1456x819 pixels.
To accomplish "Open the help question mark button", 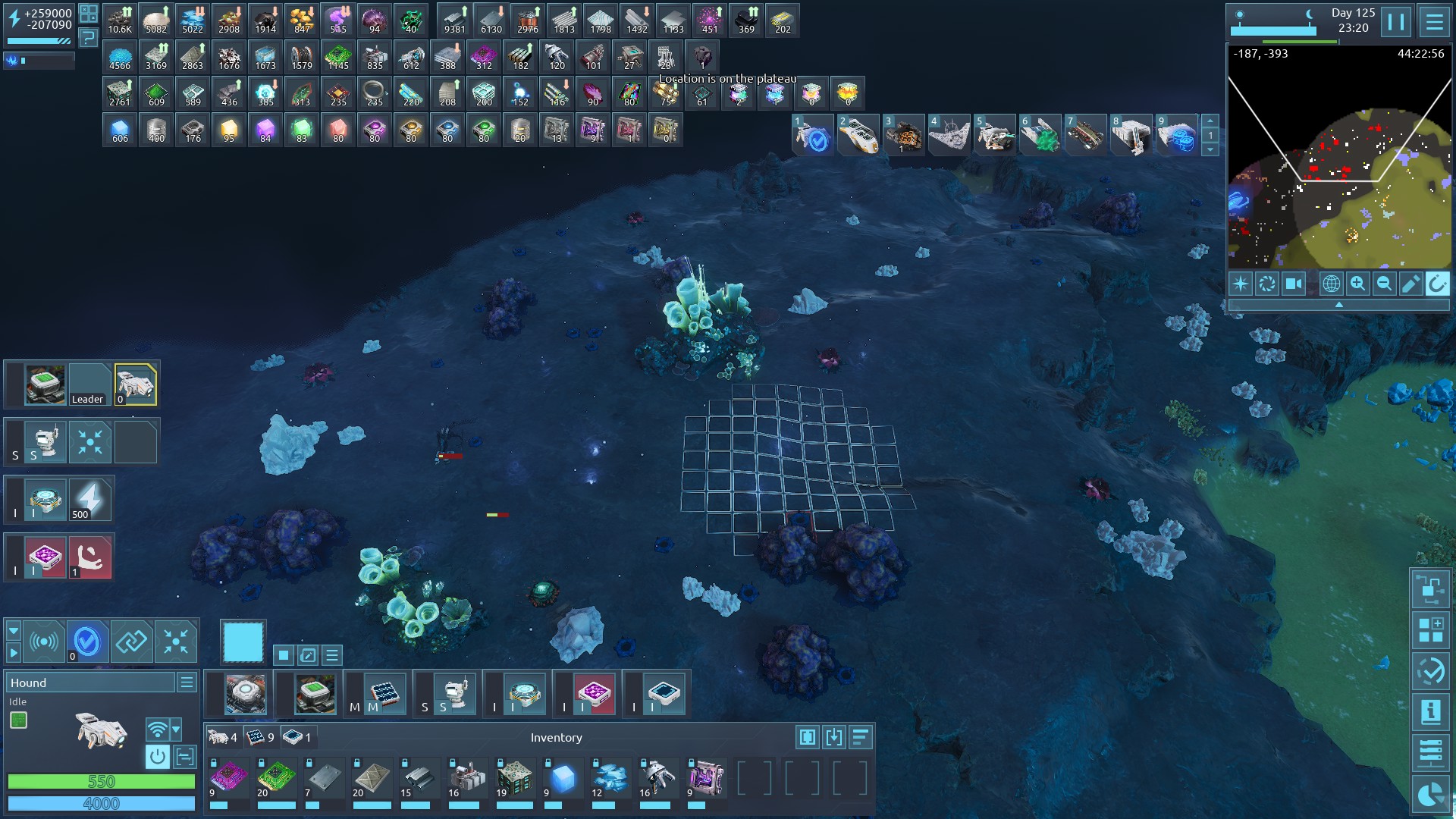I will click(89, 36).
